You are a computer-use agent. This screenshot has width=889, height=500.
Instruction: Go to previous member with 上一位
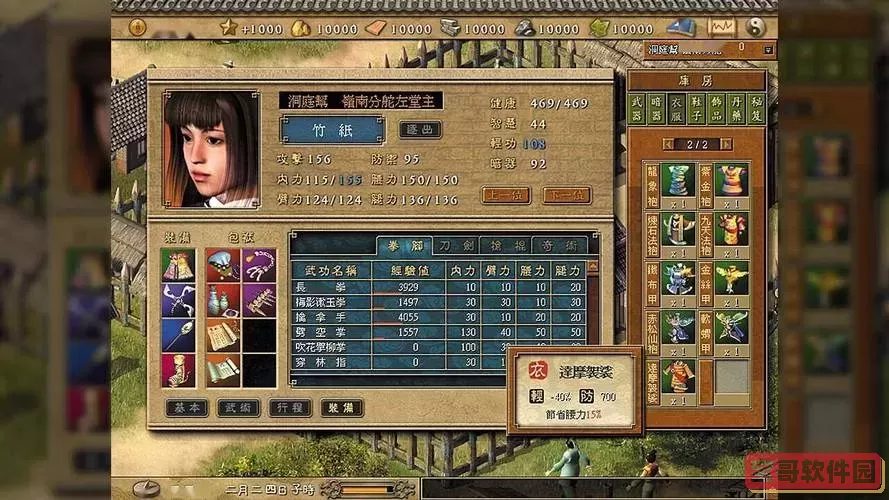point(506,195)
